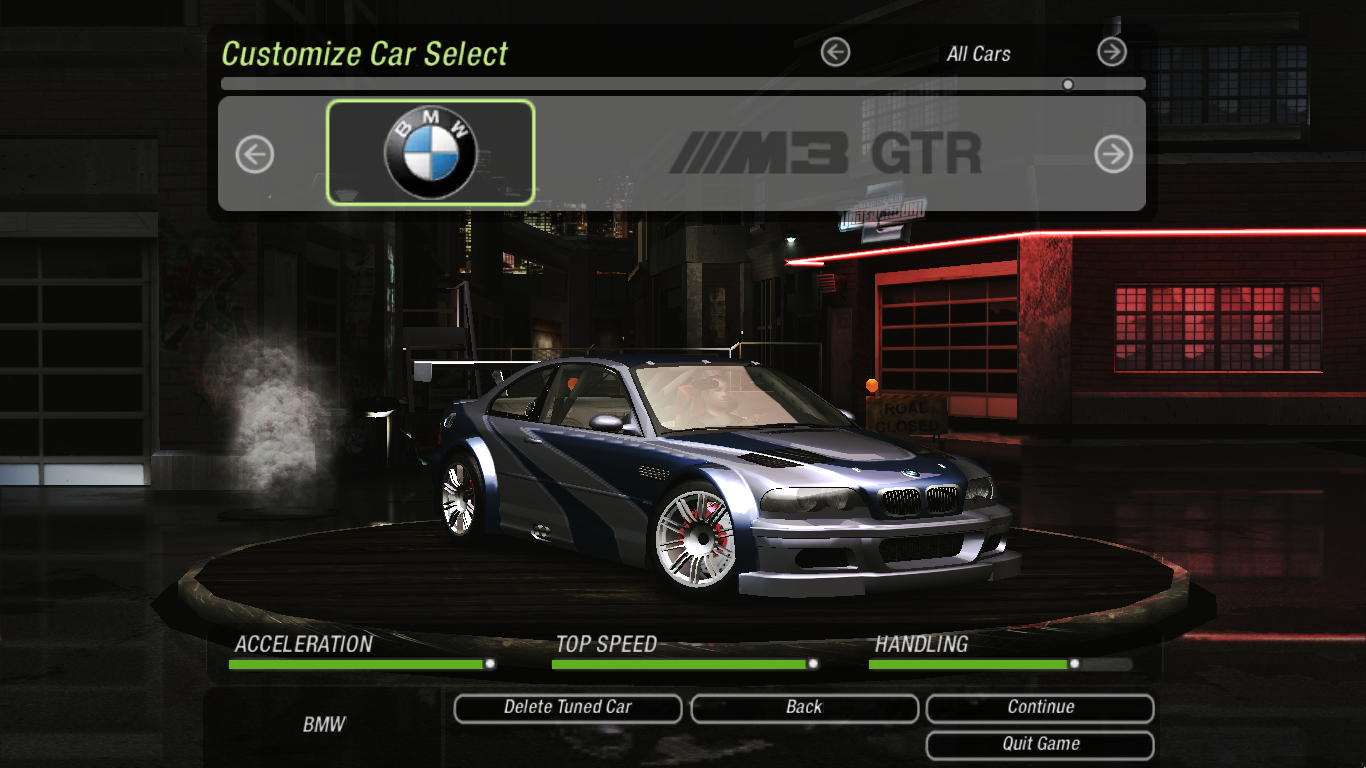
Task: Go Back to the previous menu
Action: point(804,708)
